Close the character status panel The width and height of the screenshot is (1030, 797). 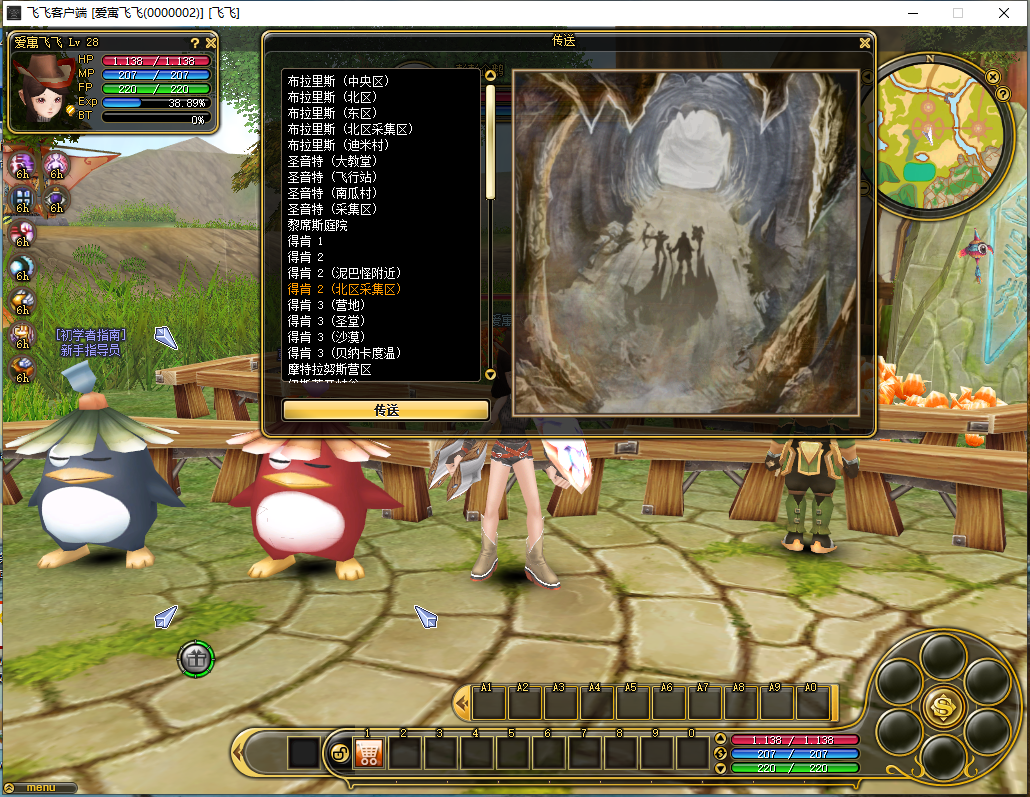pyautogui.click(x=211, y=43)
